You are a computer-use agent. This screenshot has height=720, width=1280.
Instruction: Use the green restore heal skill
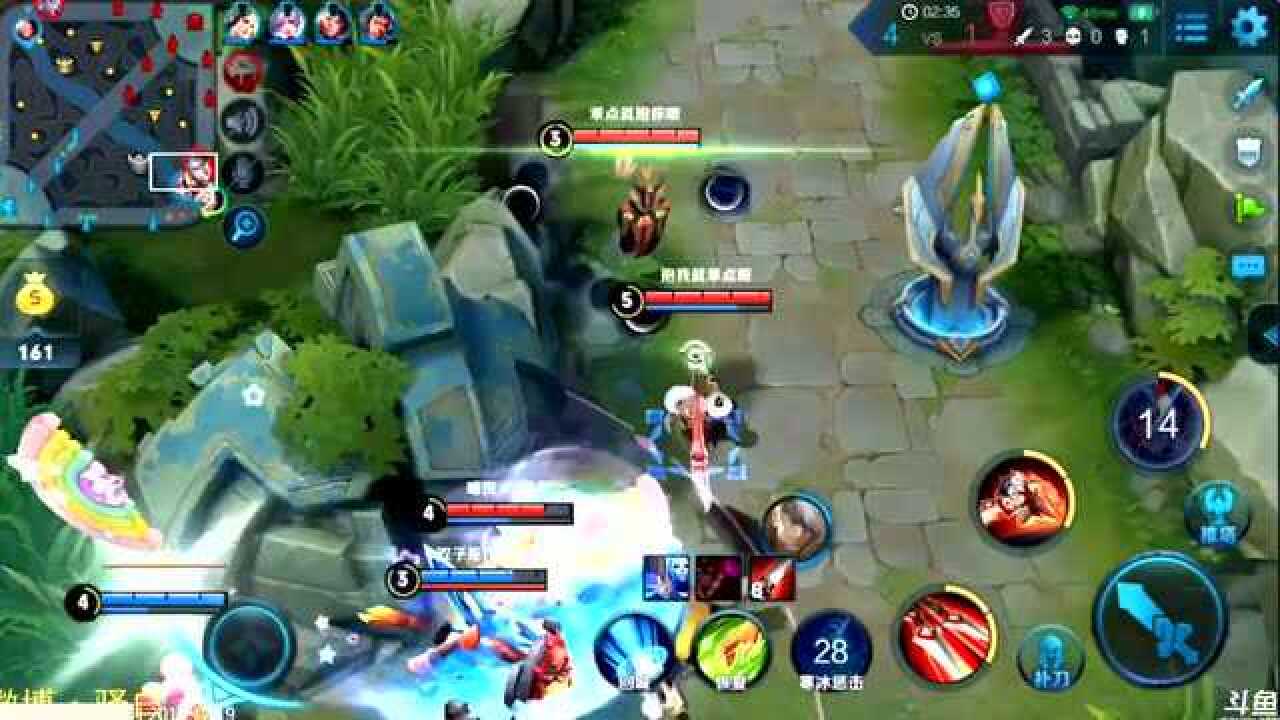pyautogui.click(x=731, y=651)
